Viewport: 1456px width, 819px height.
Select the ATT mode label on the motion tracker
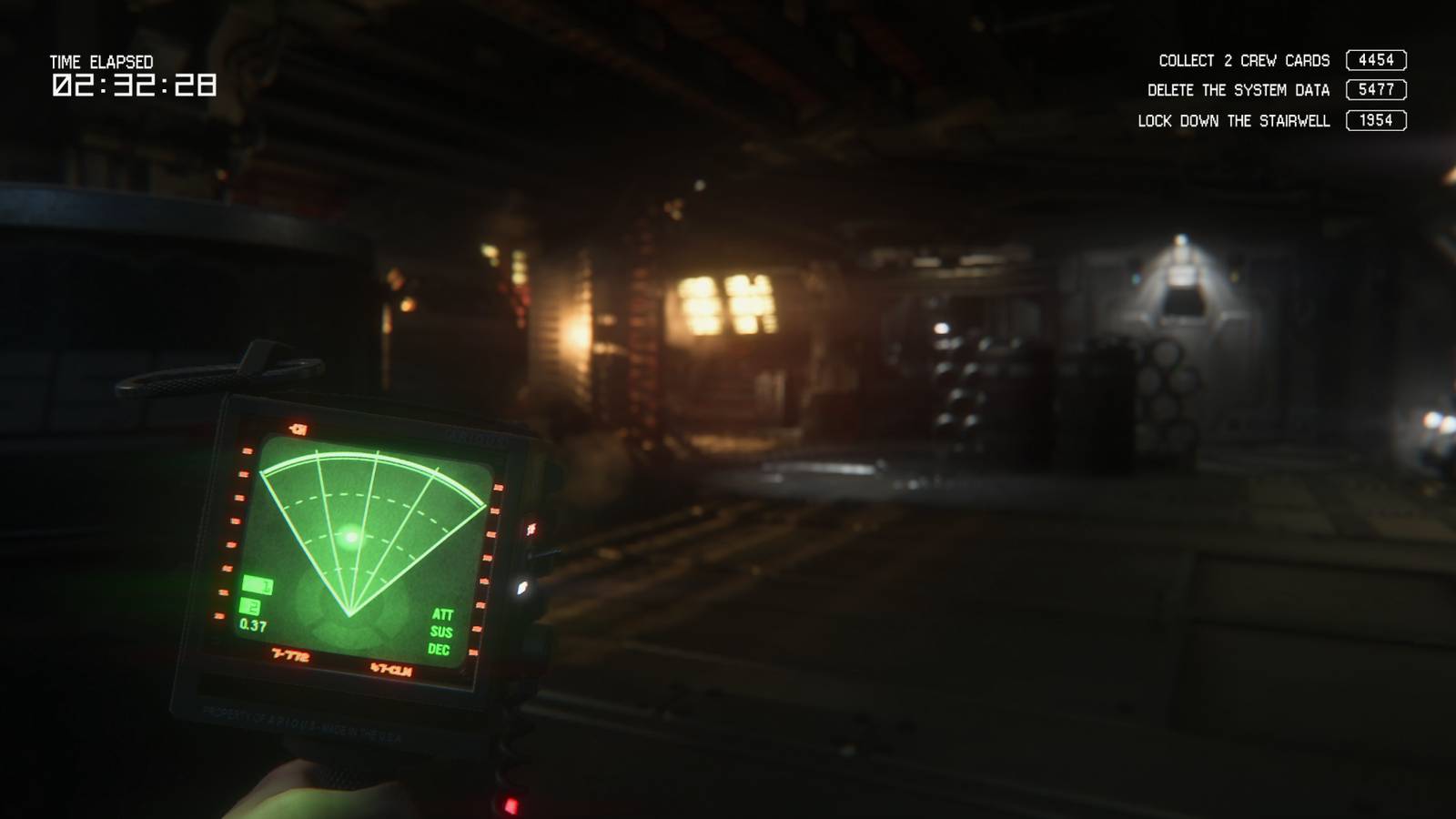pos(444,614)
